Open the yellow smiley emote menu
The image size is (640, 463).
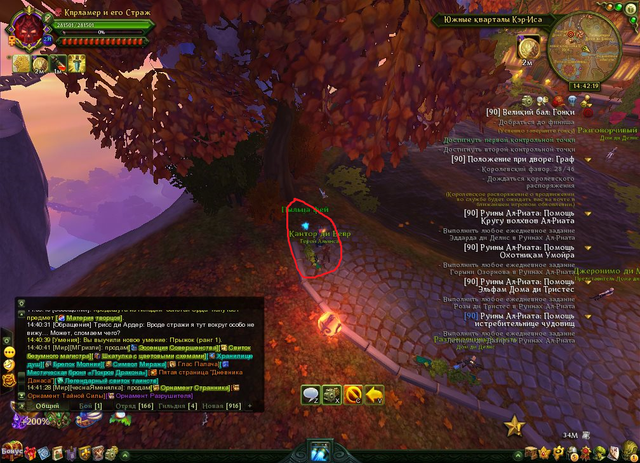point(7,353)
